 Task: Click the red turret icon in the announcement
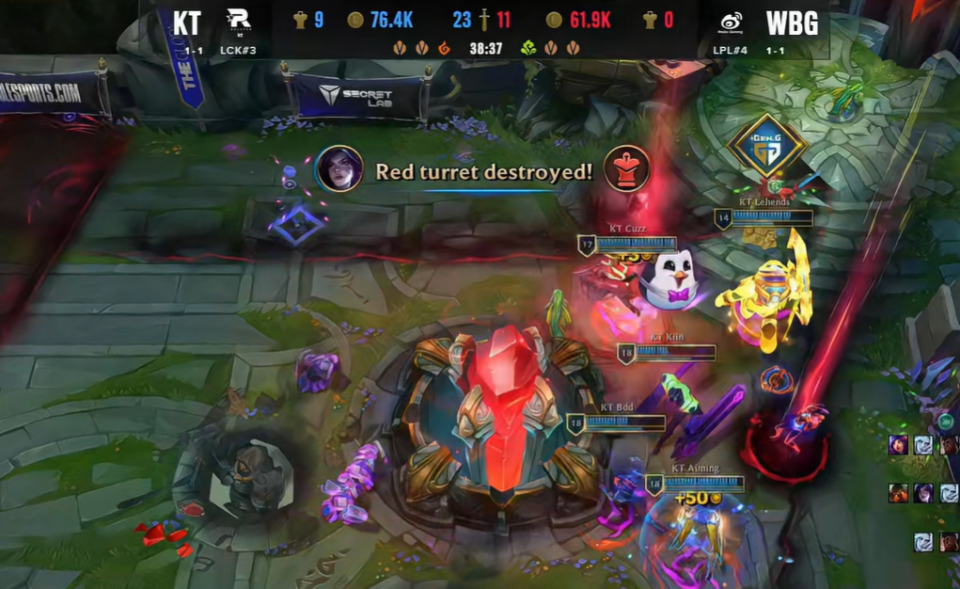(627, 169)
